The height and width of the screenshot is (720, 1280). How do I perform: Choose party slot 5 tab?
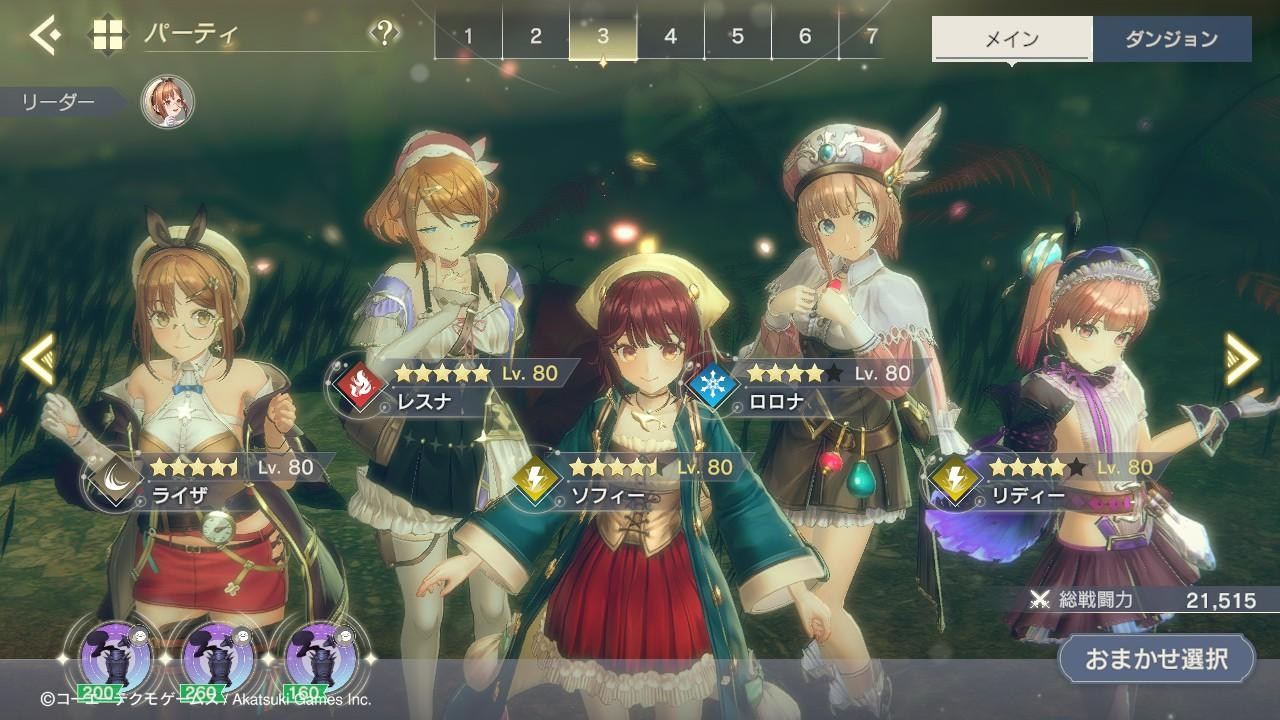tap(737, 37)
